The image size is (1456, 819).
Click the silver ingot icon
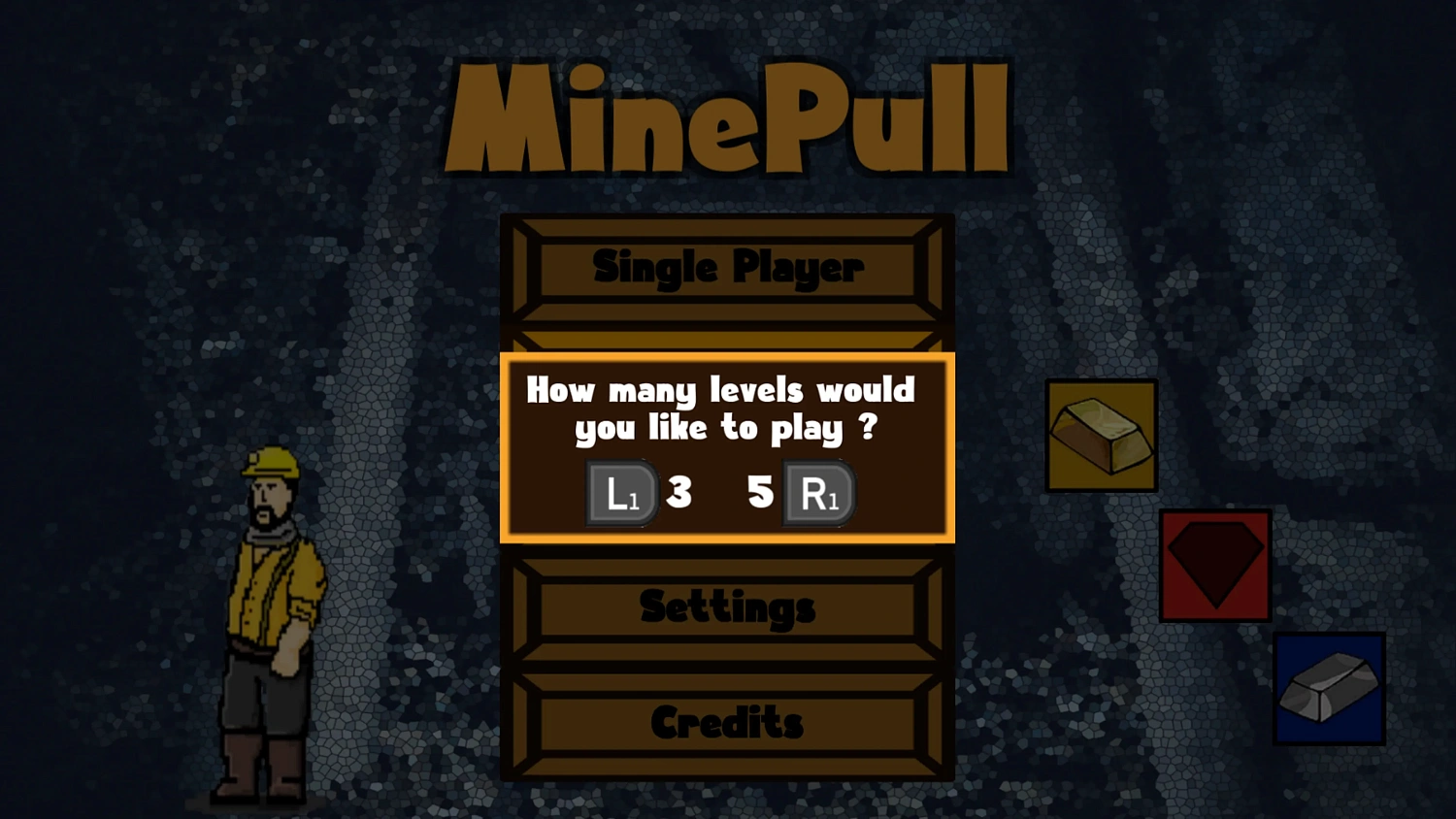1329,689
